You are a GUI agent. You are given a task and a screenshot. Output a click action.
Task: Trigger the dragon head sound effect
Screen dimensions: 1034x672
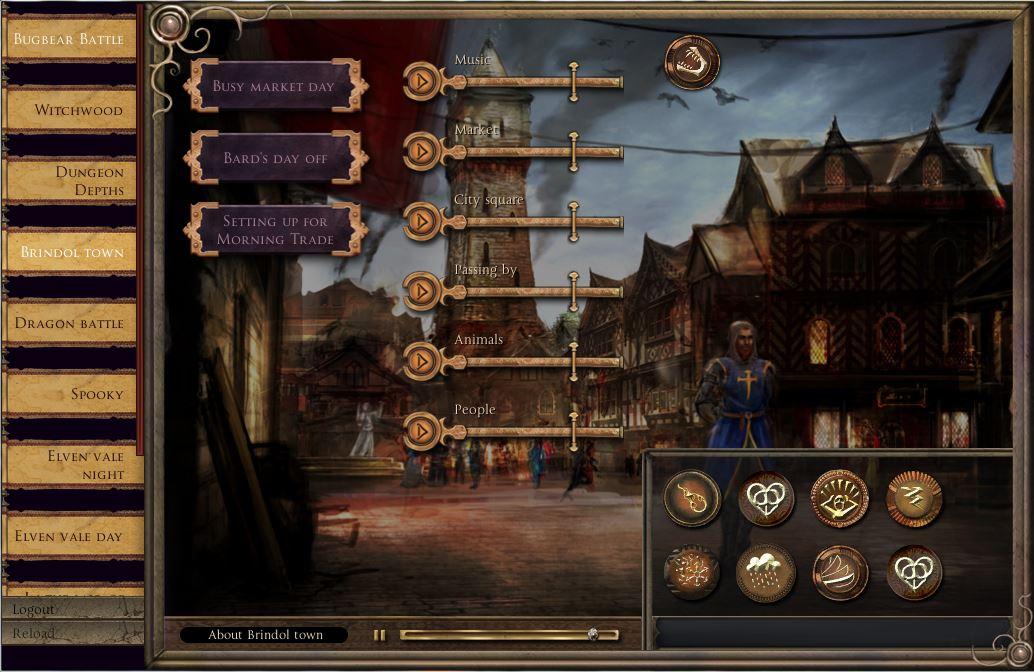coord(692,62)
